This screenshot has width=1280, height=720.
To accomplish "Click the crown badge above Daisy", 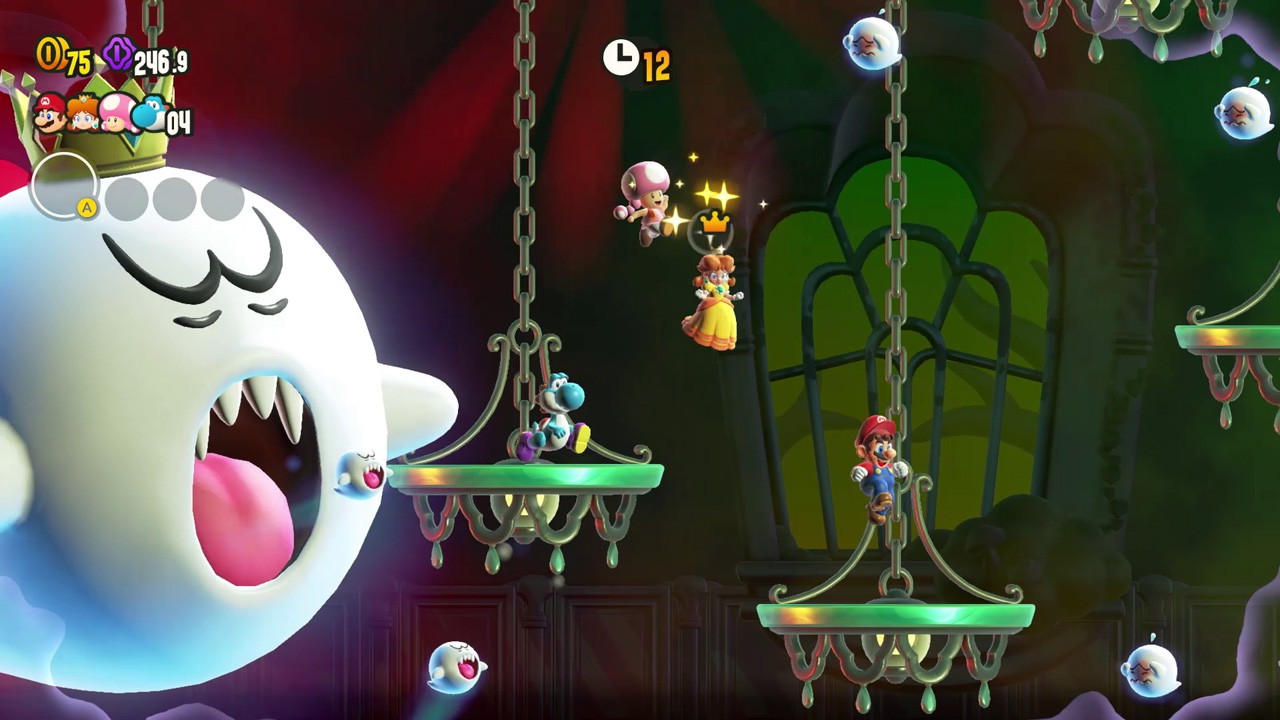I will coord(713,225).
